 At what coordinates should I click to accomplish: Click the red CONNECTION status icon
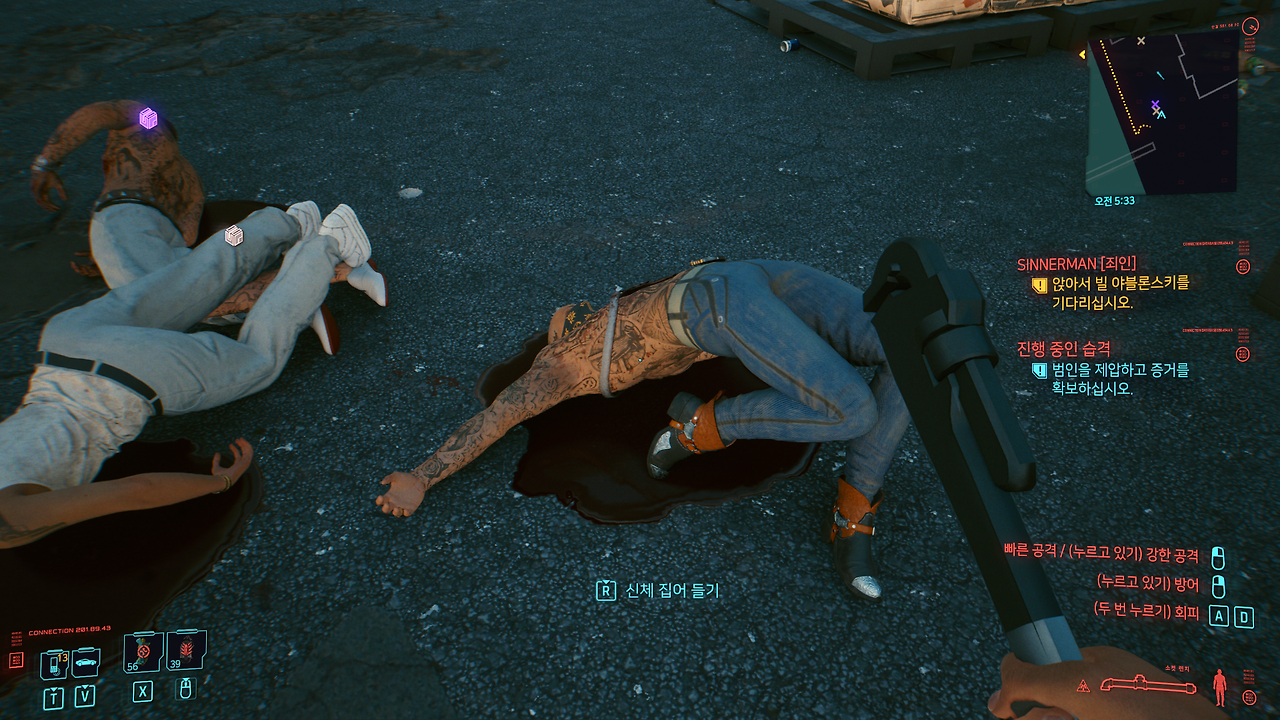coord(17,661)
